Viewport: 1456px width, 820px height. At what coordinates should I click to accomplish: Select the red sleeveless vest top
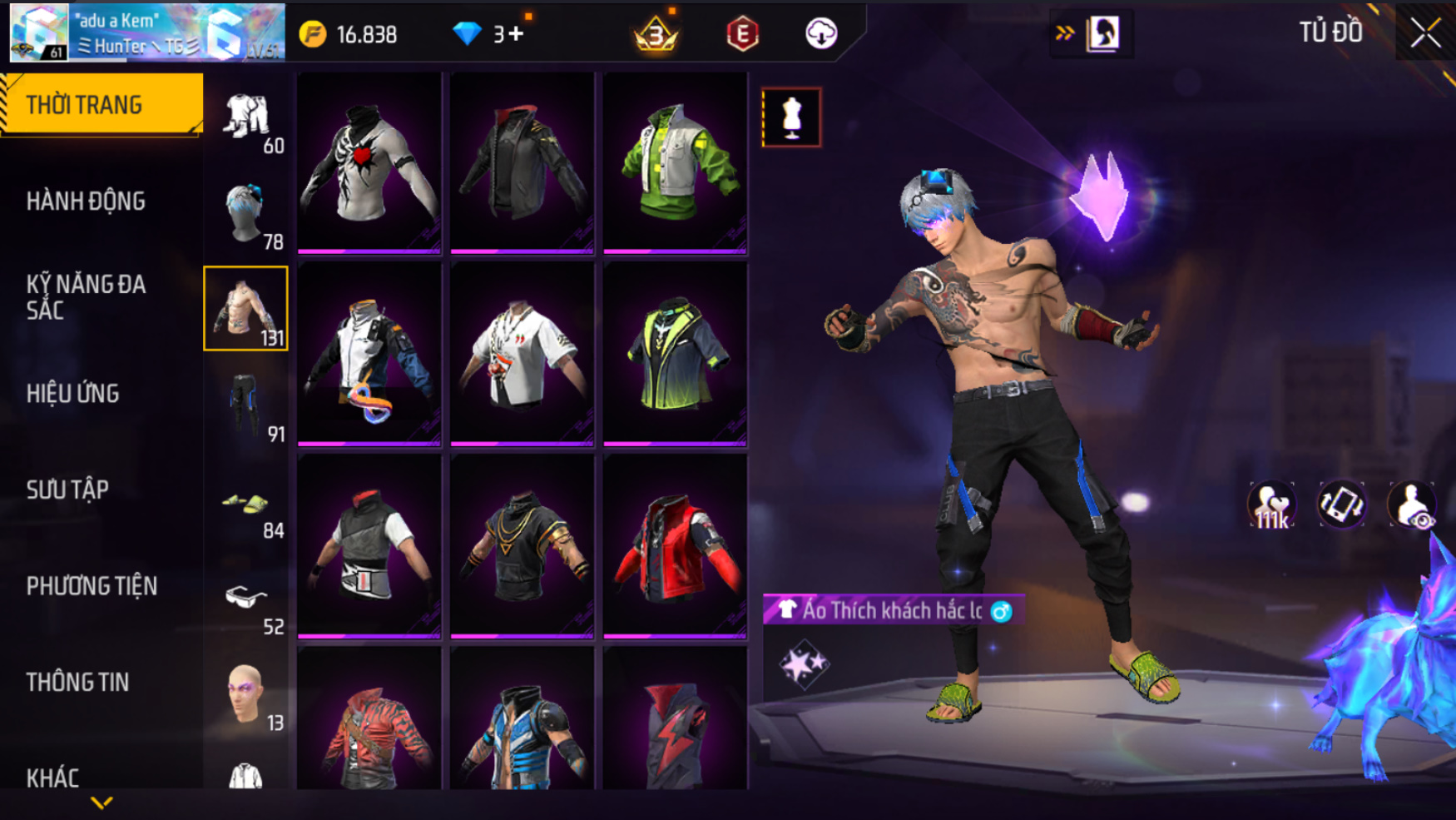point(675,545)
